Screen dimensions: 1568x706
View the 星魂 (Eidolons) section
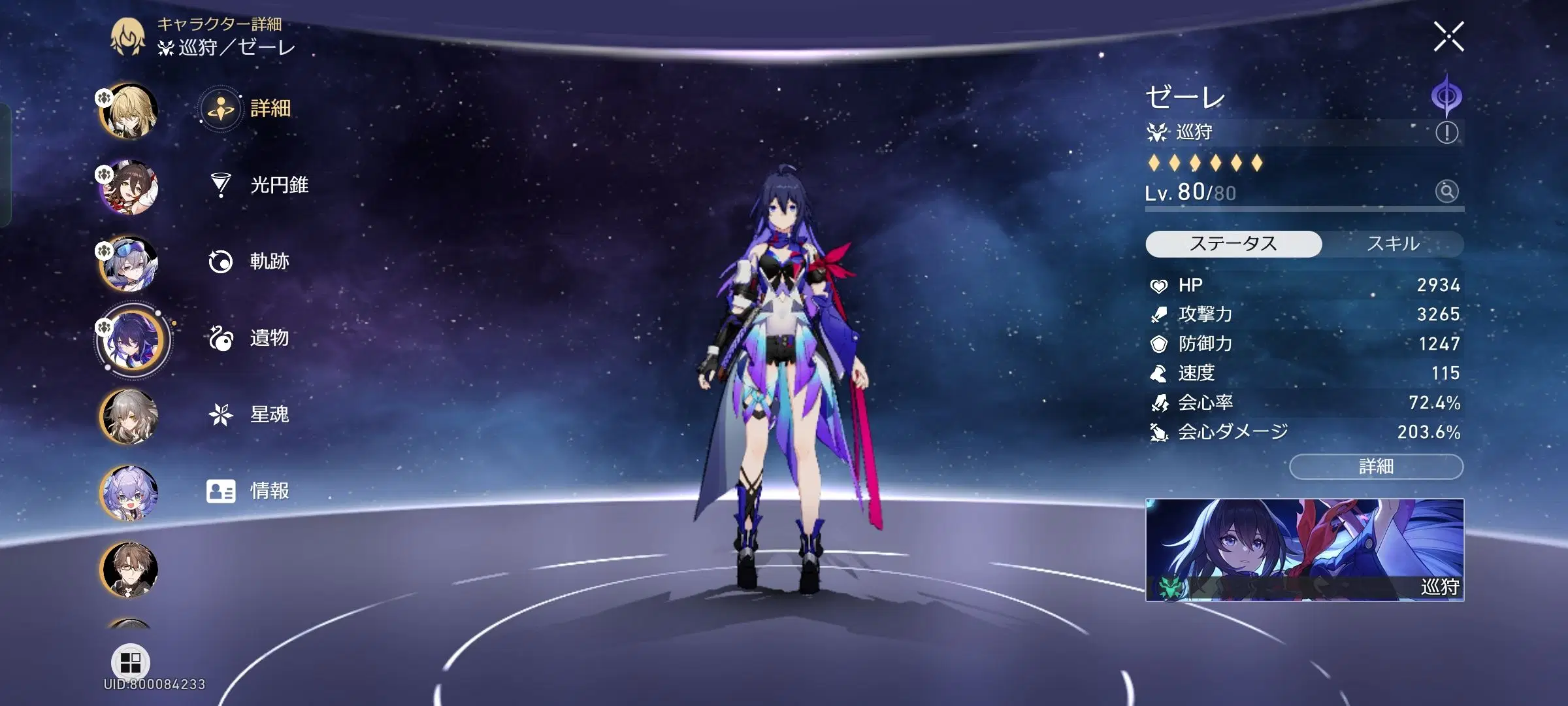pos(274,414)
